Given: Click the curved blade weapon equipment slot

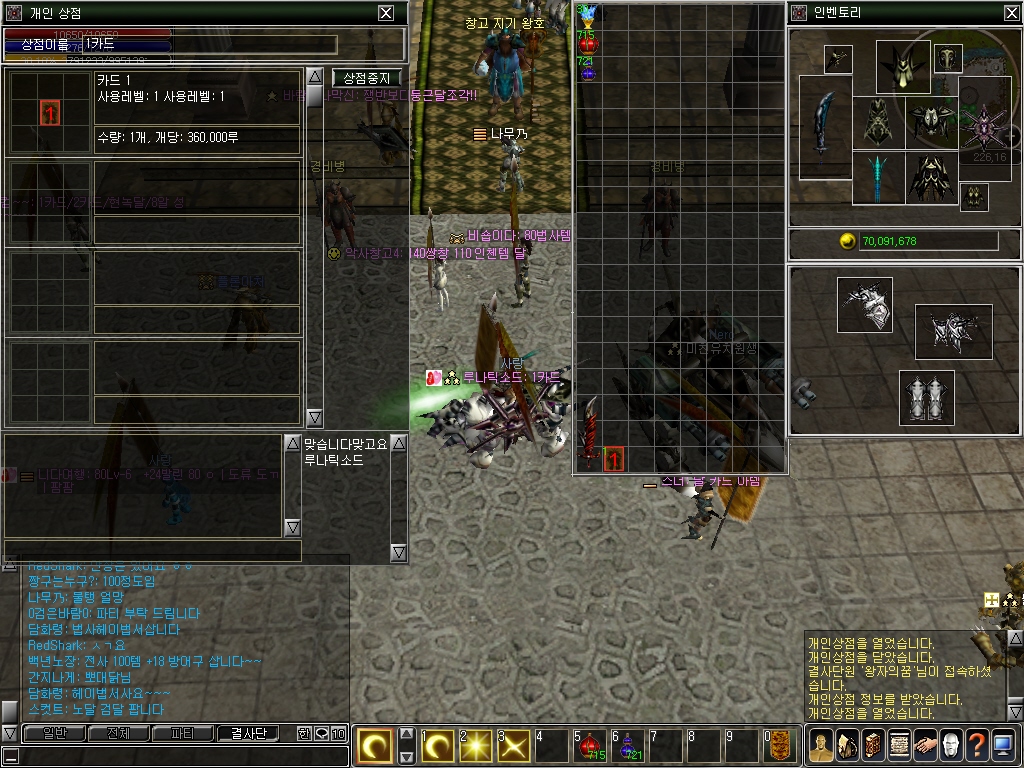Looking at the screenshot, I should click(x=823, y=123).
